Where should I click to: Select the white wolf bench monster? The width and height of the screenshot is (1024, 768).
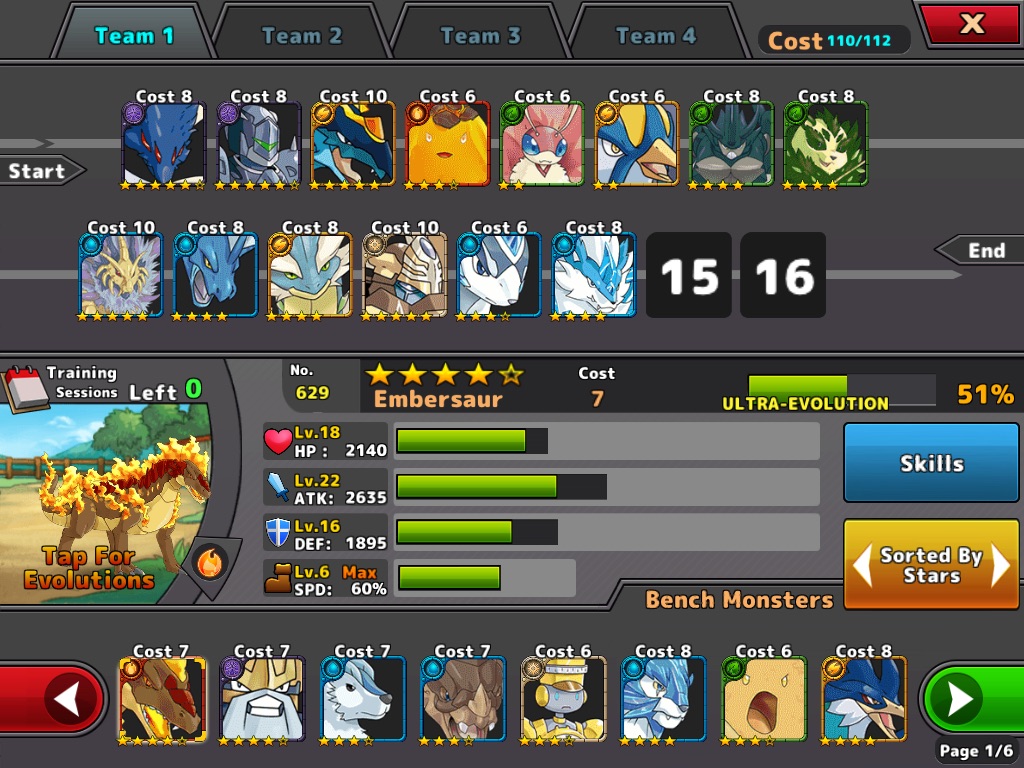click(x=363, y=699)
